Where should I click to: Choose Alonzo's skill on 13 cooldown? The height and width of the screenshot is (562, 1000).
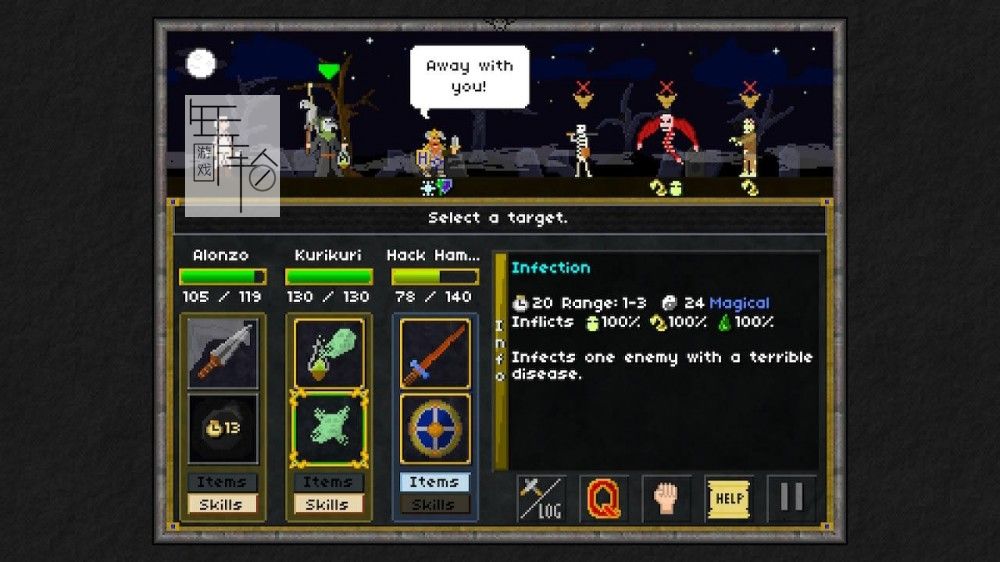pyautogui.click(x=222, y=428)
